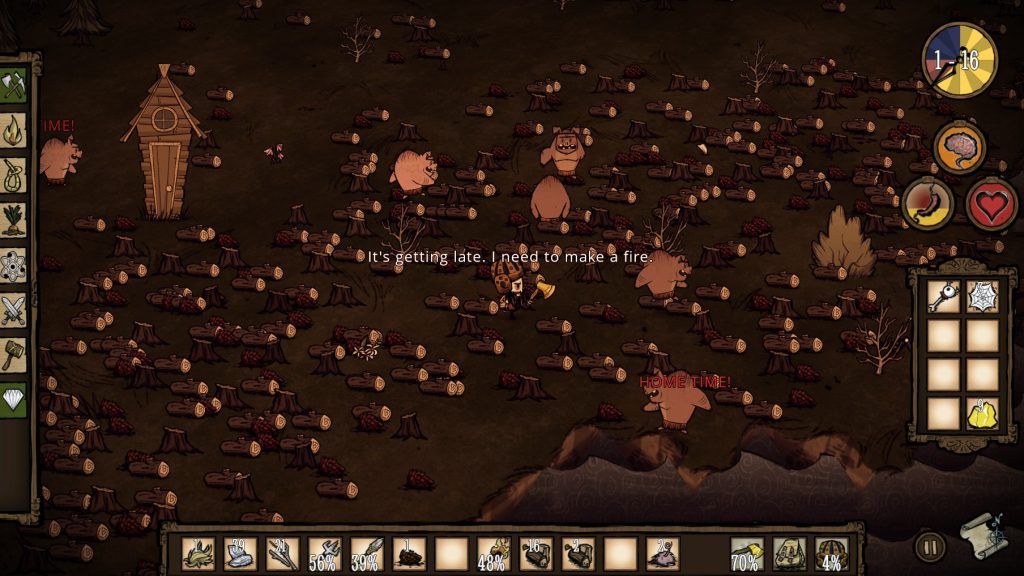Choose the twigs stack in inventory
This screenshot has width=1024, height=576.
tap(281, 553)
